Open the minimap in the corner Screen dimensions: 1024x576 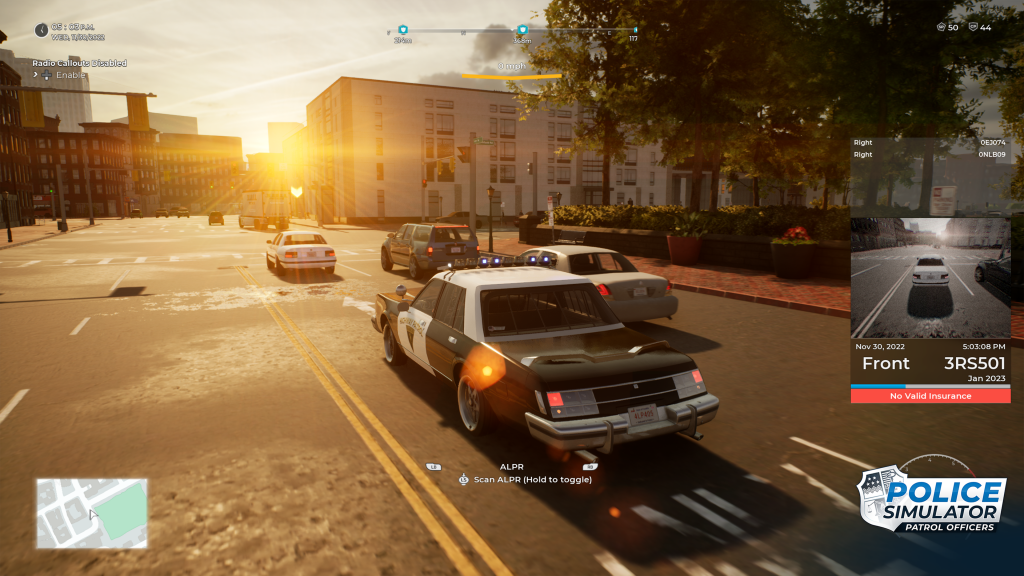92,512
